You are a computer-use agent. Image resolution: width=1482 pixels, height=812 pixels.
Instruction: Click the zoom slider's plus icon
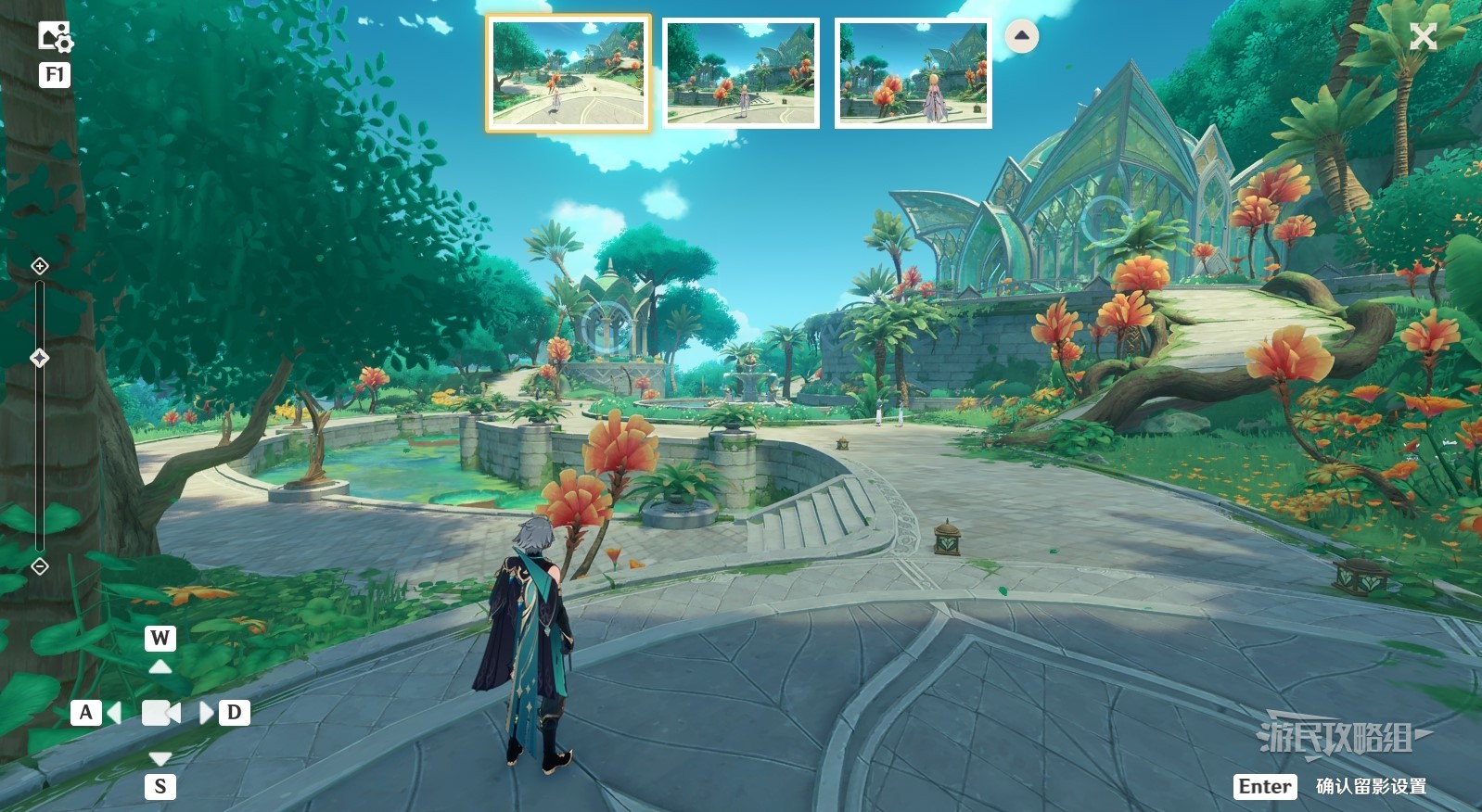(40, 266)
